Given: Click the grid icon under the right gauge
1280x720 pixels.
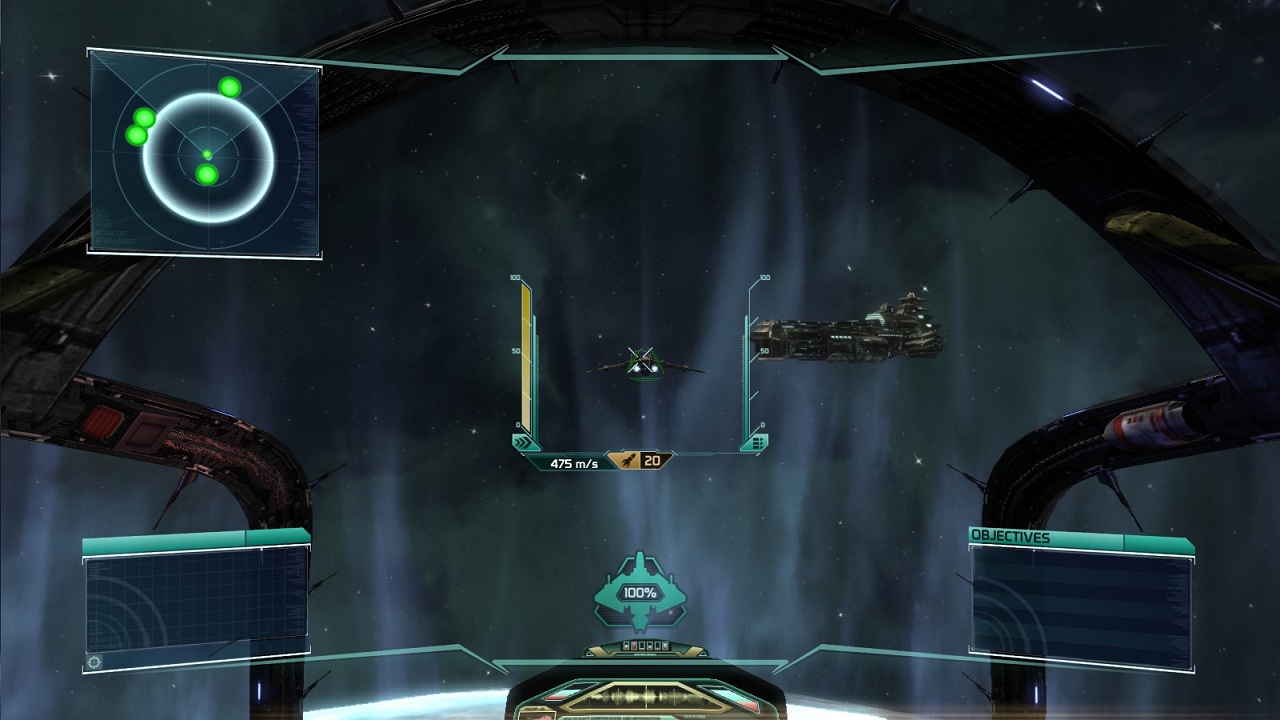Looking at the screenshot, I should [758, 442].
